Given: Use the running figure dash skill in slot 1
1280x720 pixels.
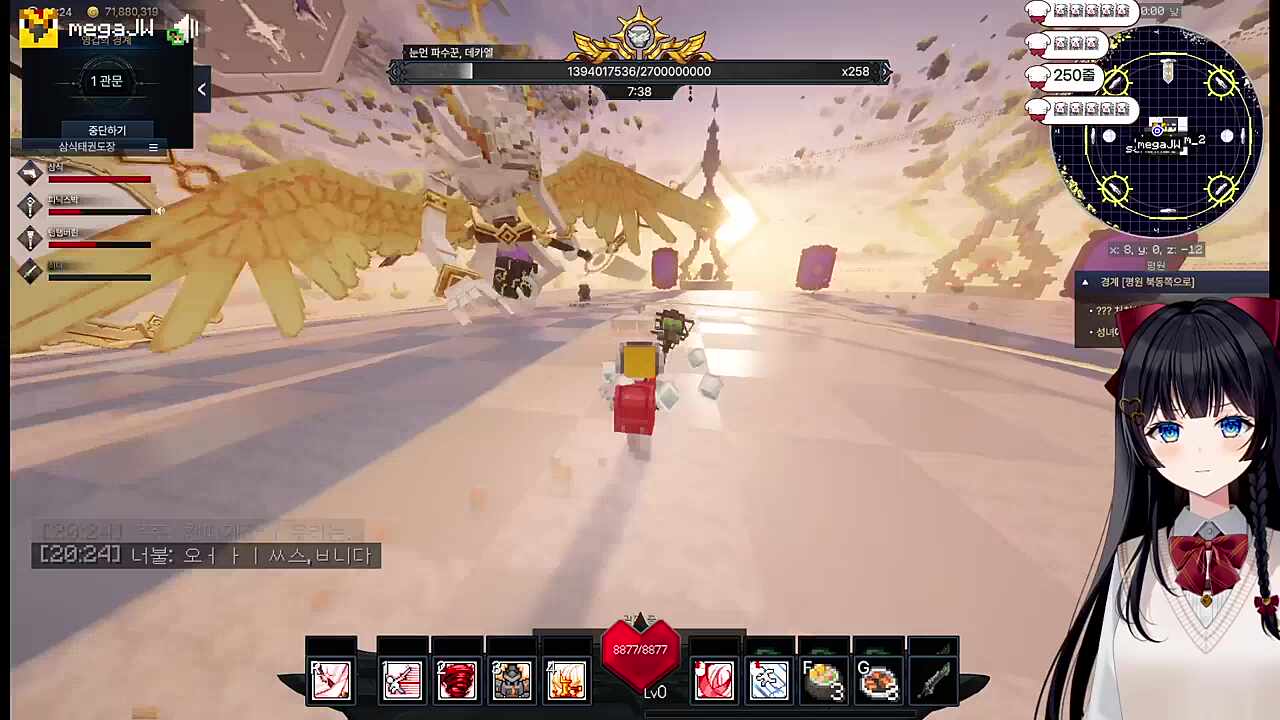Looking at the screenshot, I should point(402,680).
